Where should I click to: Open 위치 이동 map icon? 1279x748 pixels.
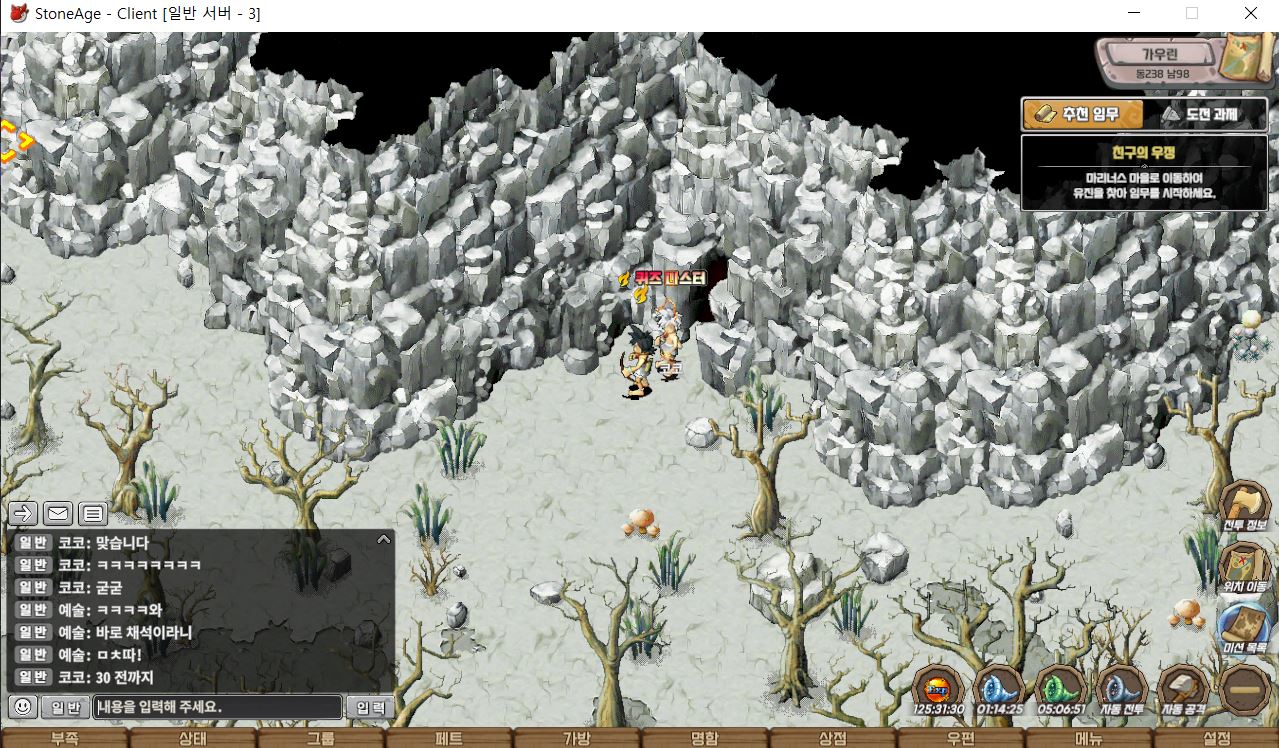click(x=1244, y=566)
